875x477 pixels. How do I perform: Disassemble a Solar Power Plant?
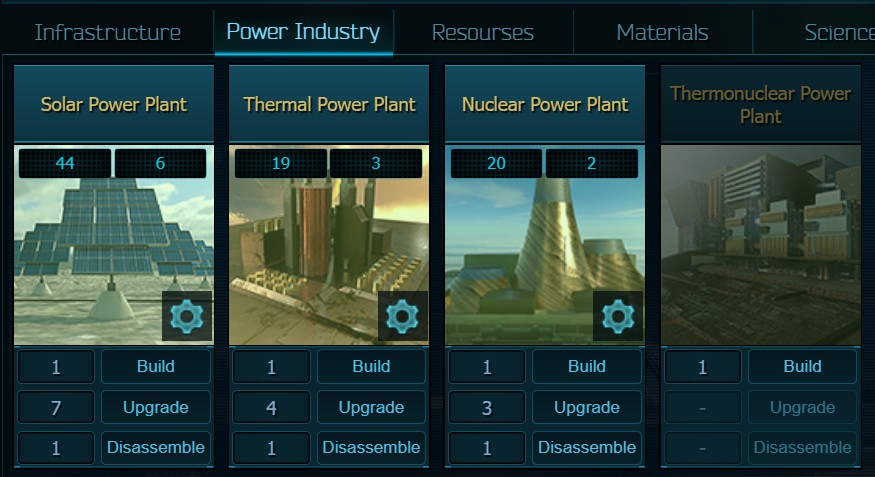tap(156, 447)
